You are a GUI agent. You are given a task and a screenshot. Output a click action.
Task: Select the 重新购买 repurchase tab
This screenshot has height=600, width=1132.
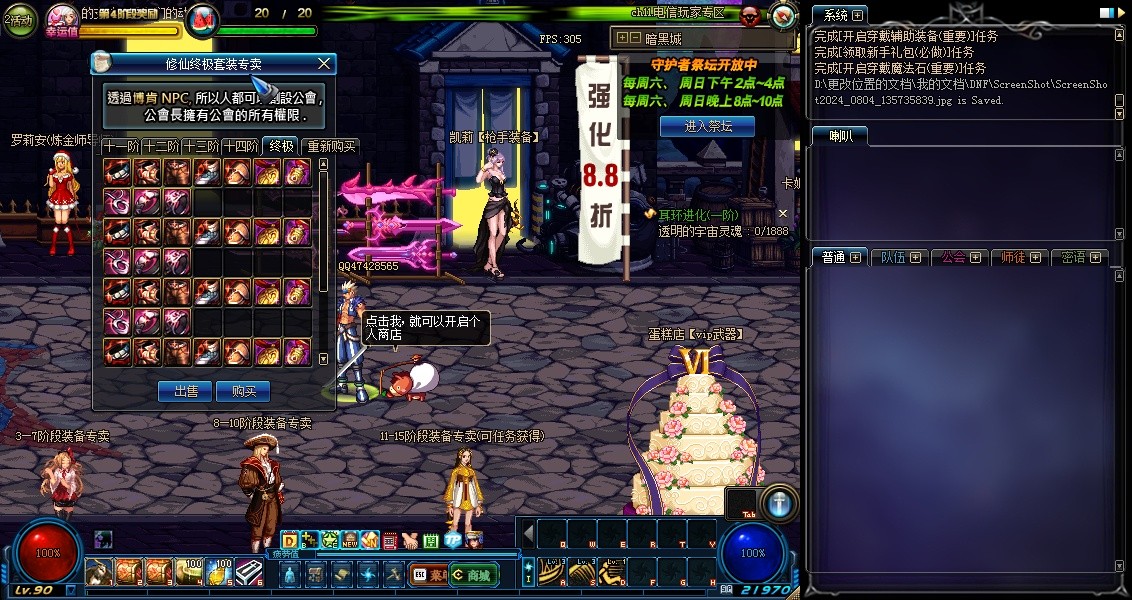tap(330, 146)
